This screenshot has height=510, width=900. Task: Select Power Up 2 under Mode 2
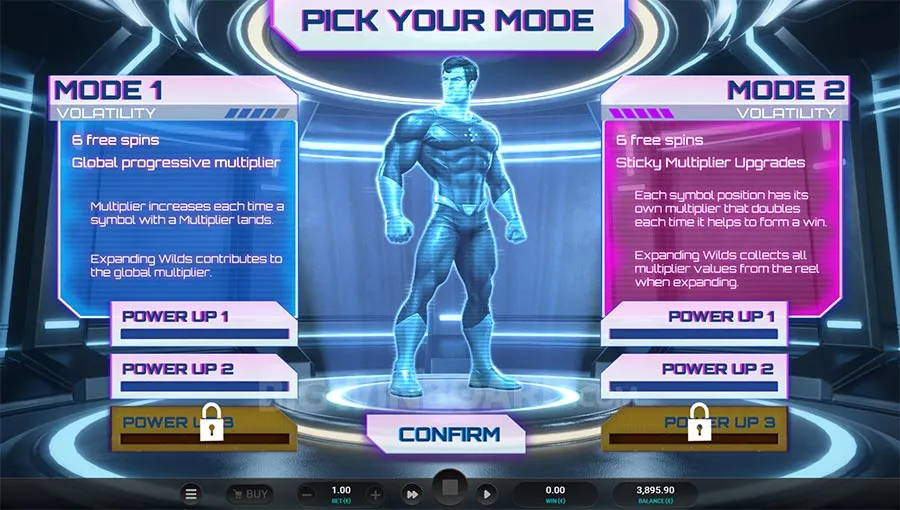click(696, 376)
